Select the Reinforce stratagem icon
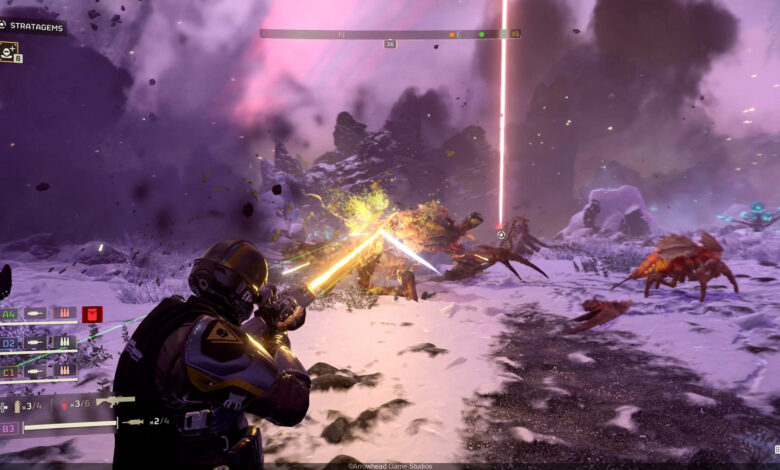The image size is (780, 470). pyautogui.click(x=10, y=50)
